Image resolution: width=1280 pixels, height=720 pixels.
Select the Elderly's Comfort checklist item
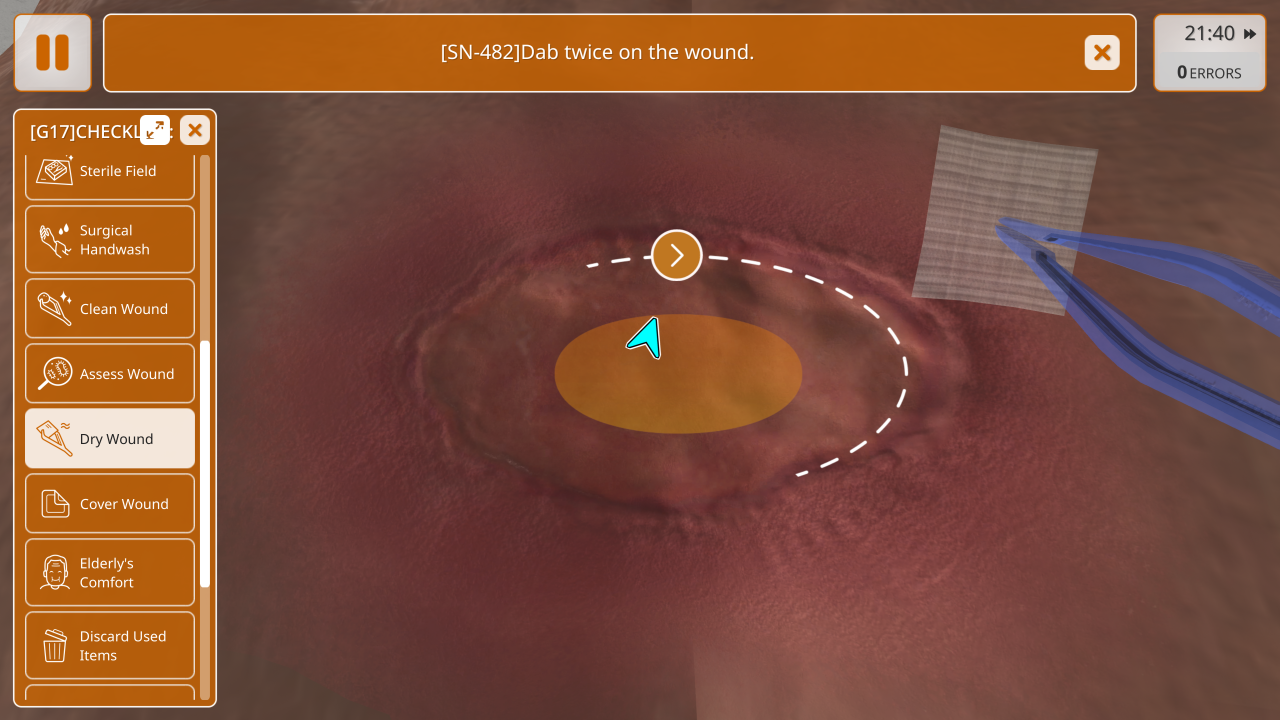[x=110, y=573]
